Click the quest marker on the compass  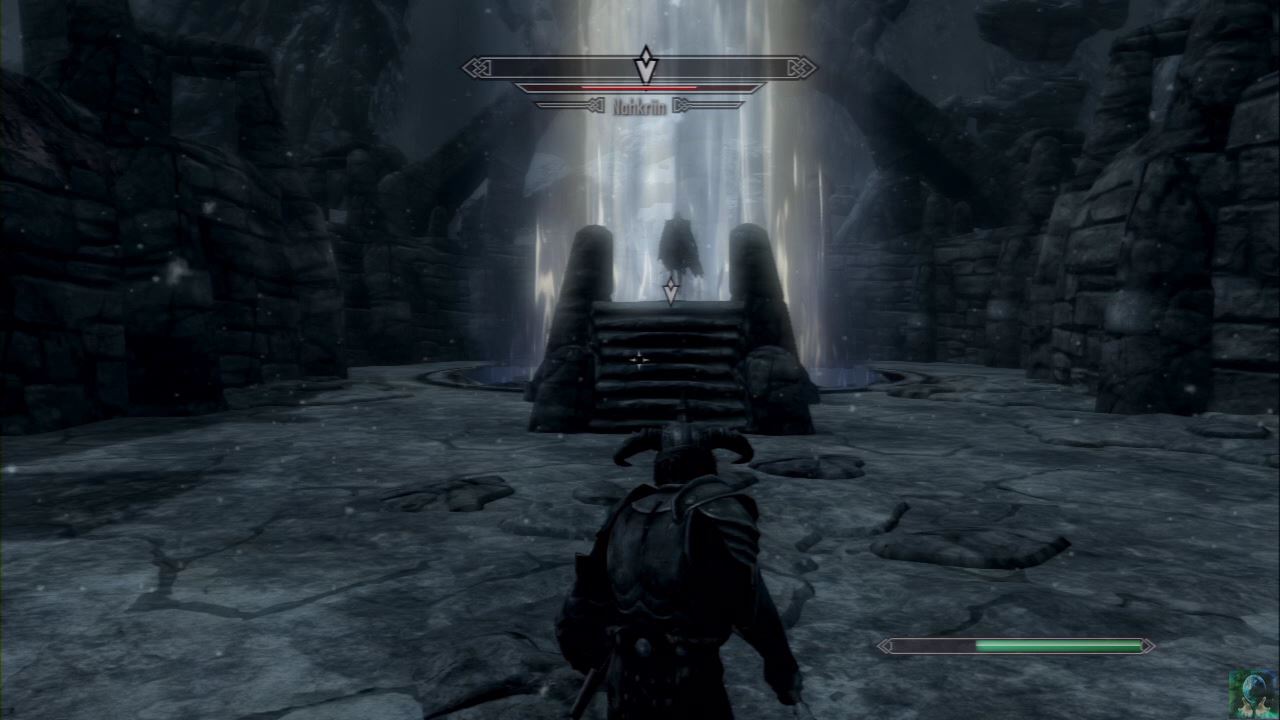click(x=646, y=65)
